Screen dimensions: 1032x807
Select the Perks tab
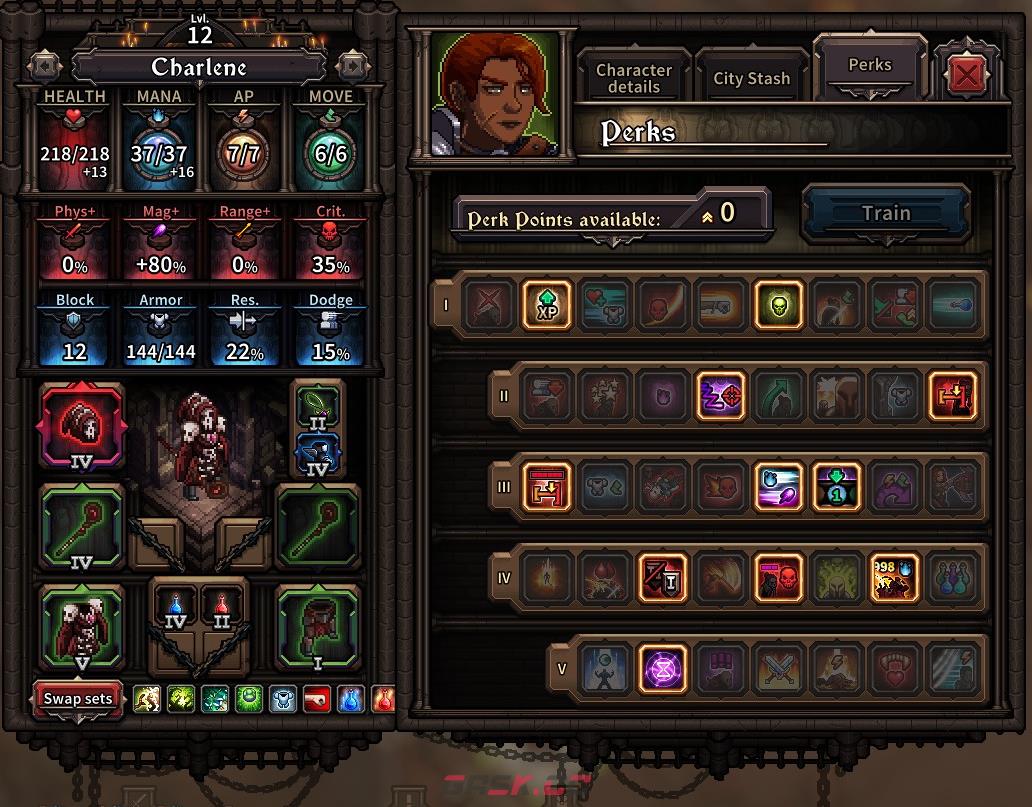click(869, 66)
